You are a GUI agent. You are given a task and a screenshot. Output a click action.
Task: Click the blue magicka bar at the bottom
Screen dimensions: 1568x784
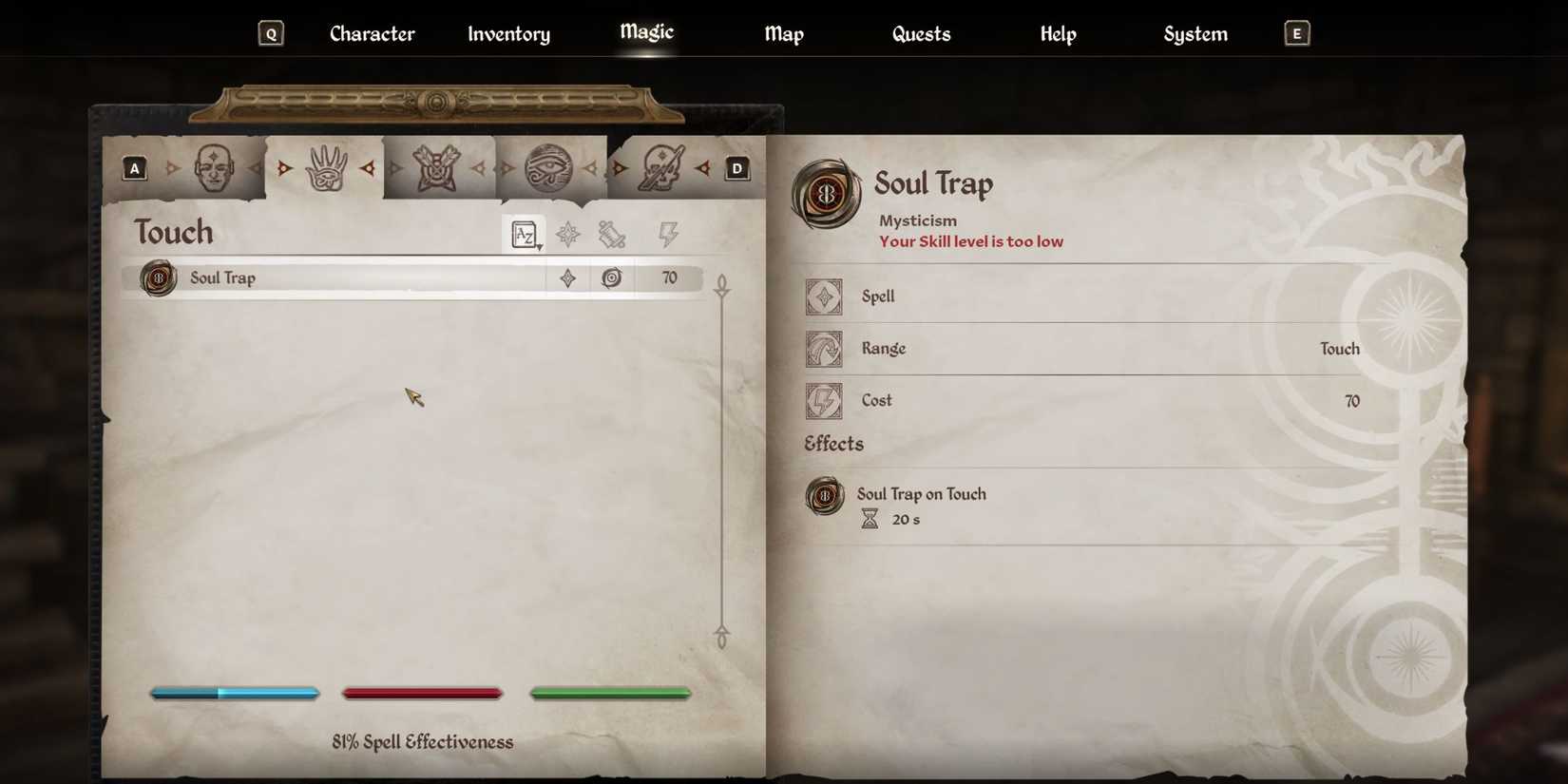234,693
